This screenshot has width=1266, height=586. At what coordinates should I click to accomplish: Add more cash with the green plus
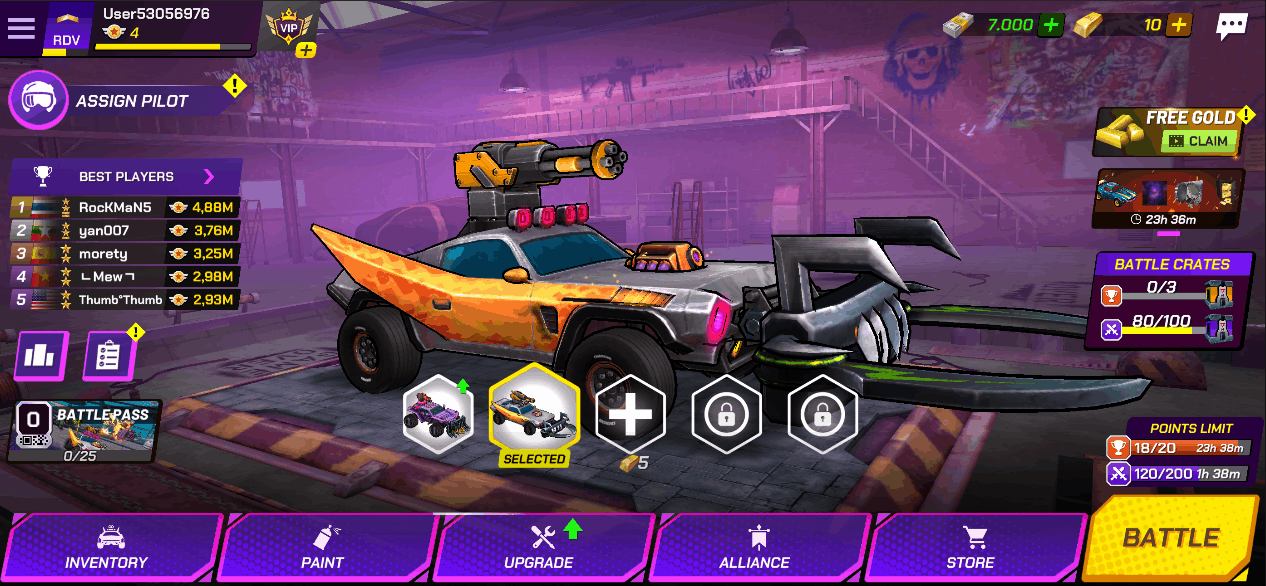pos(1050,25)
